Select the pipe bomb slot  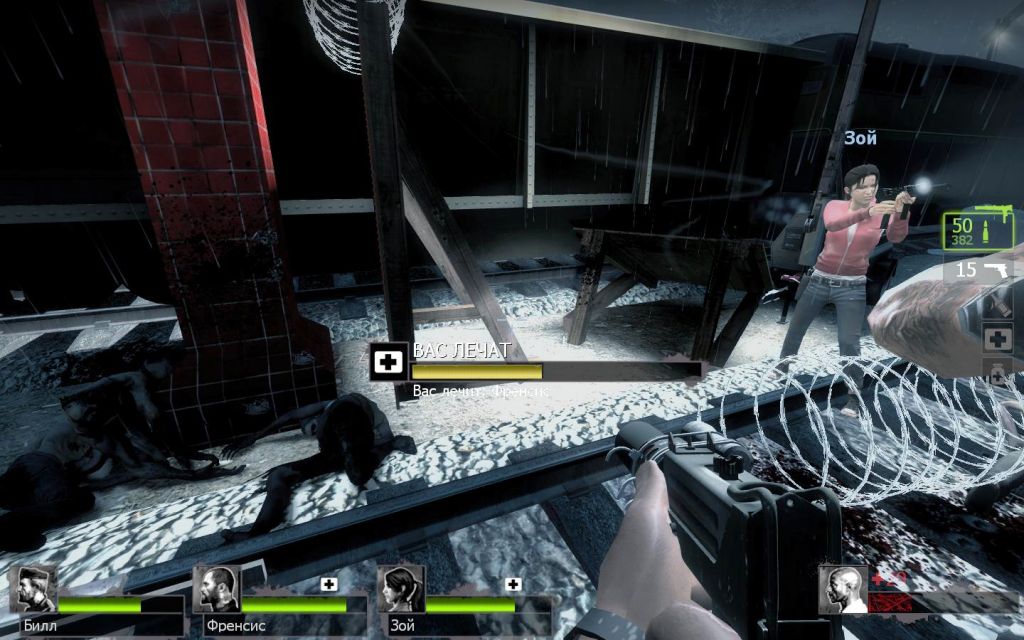998,303
